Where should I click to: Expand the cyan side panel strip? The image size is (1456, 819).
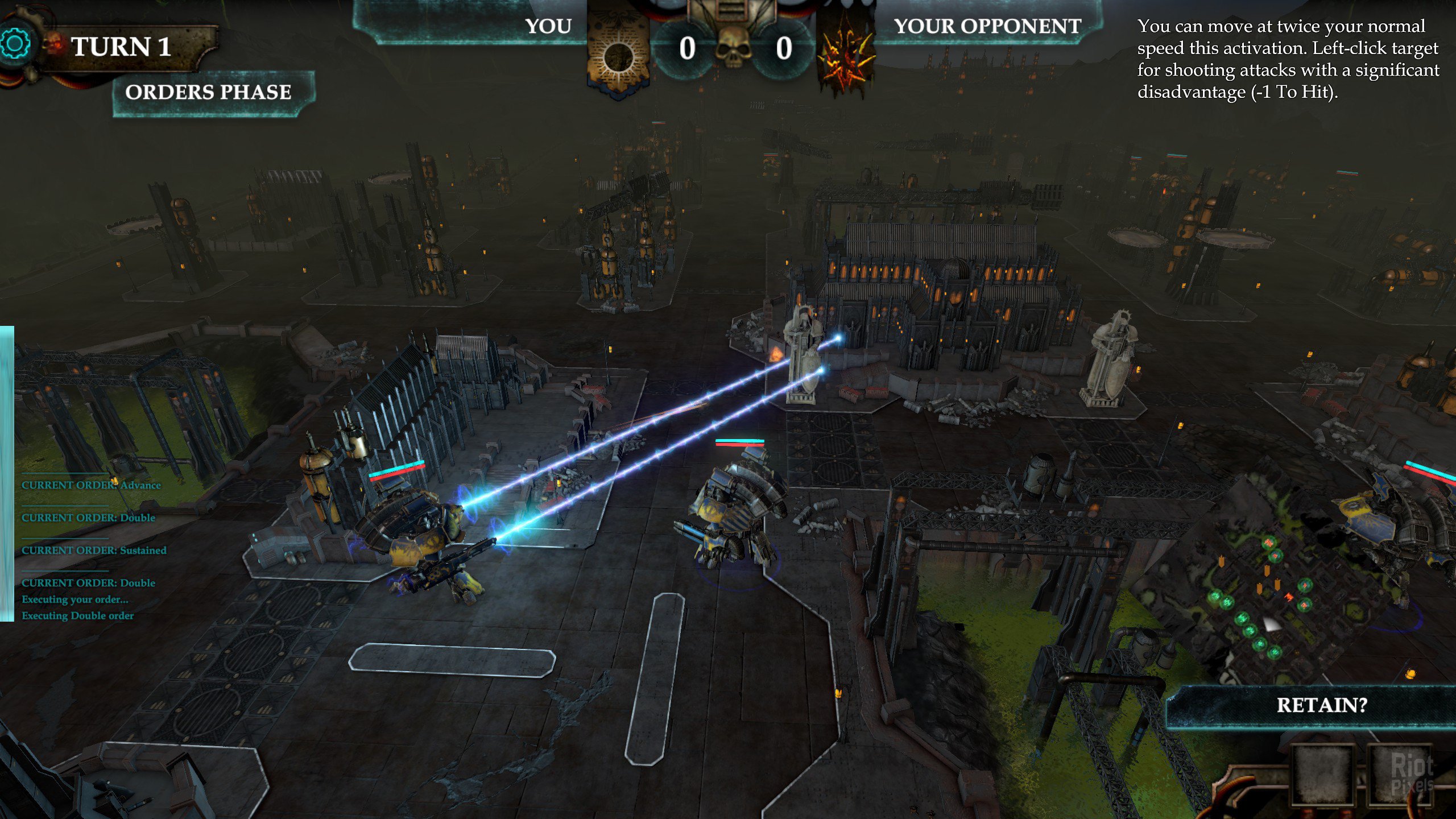click(x=6, y=473)
